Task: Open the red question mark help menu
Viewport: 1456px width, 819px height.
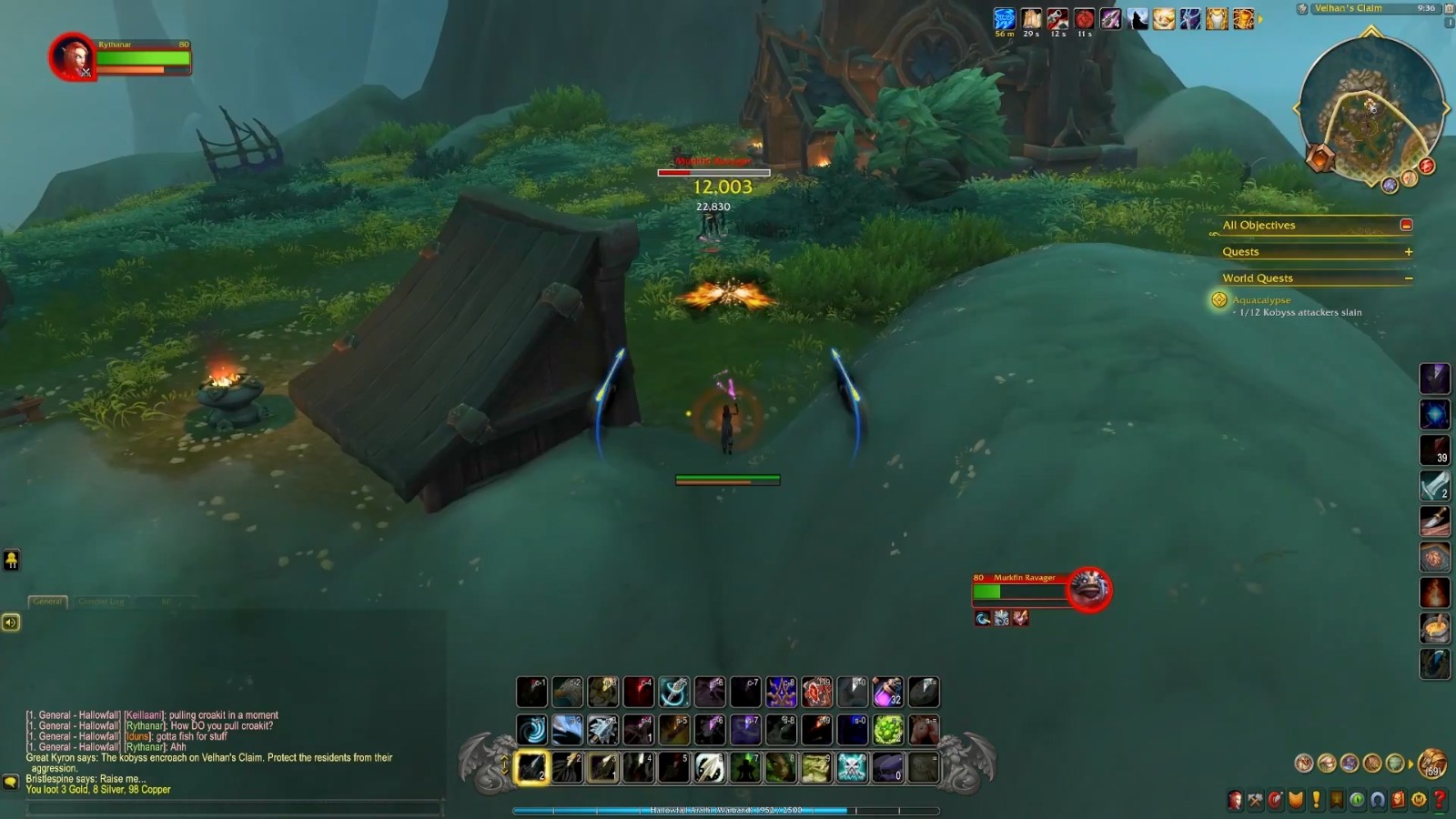Action: (x=1440, y=800)
